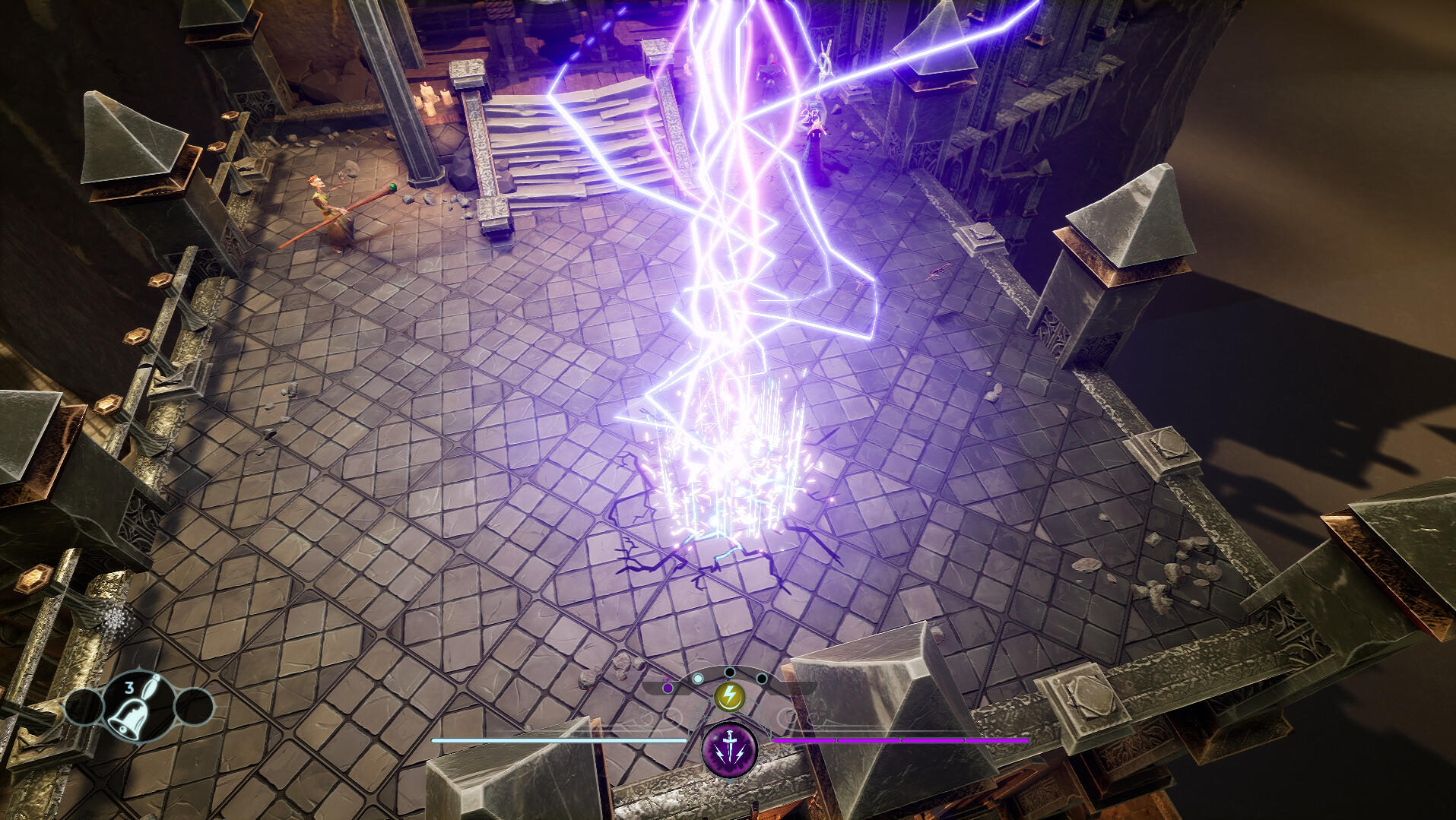Activate the purple sword-and-lightning spell orb
The height and width of the screenshot is (820, 1456).
tap(729, 749)
